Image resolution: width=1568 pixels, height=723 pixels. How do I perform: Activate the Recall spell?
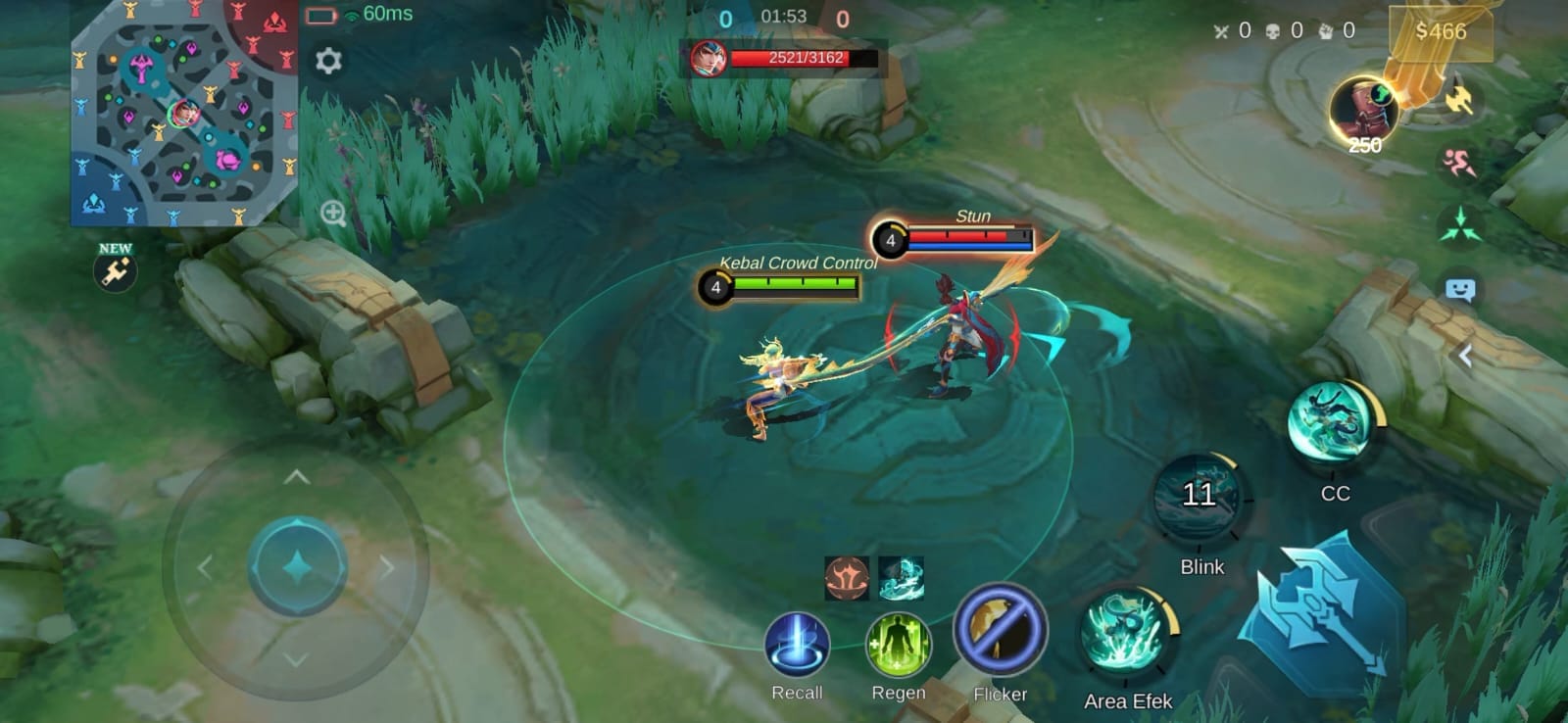click(x=797, y=646)
